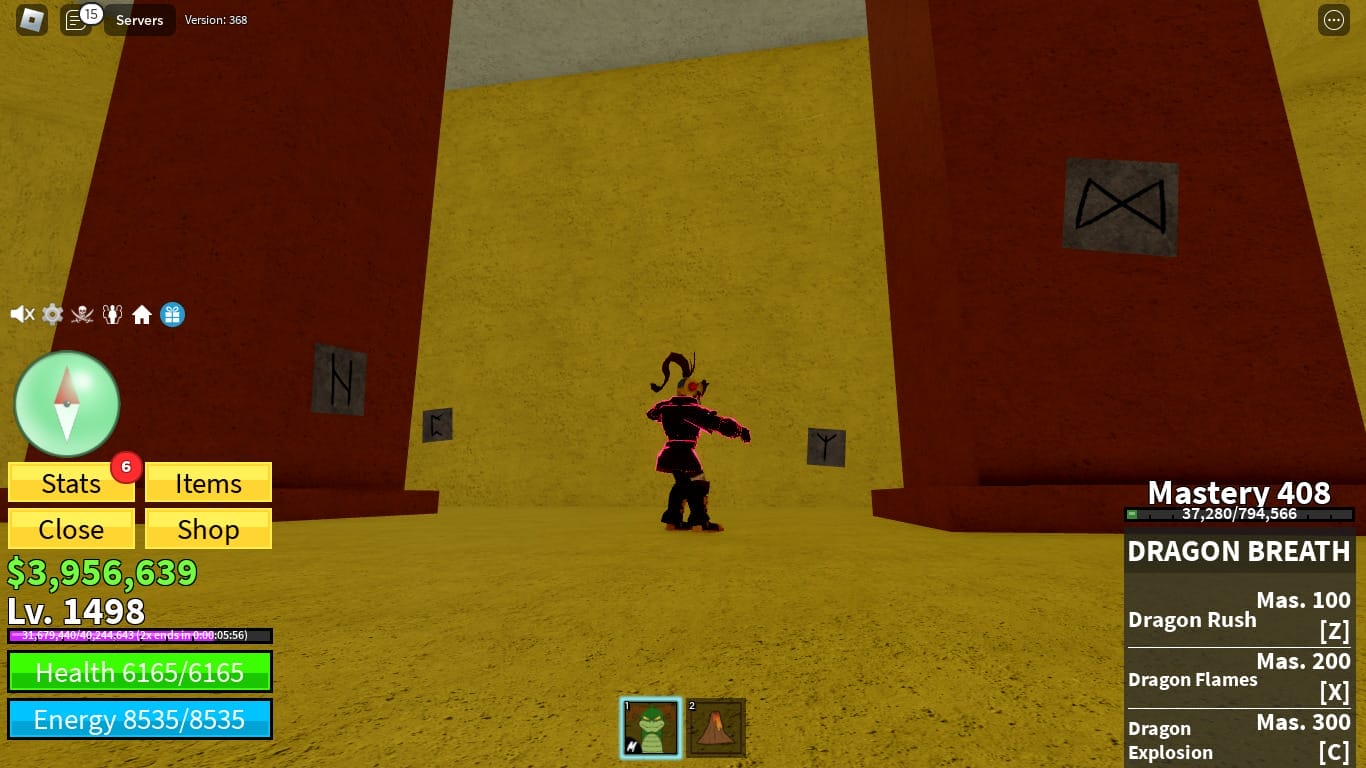
Task: Click the Health bar display
Action: (x=139, y=672)
